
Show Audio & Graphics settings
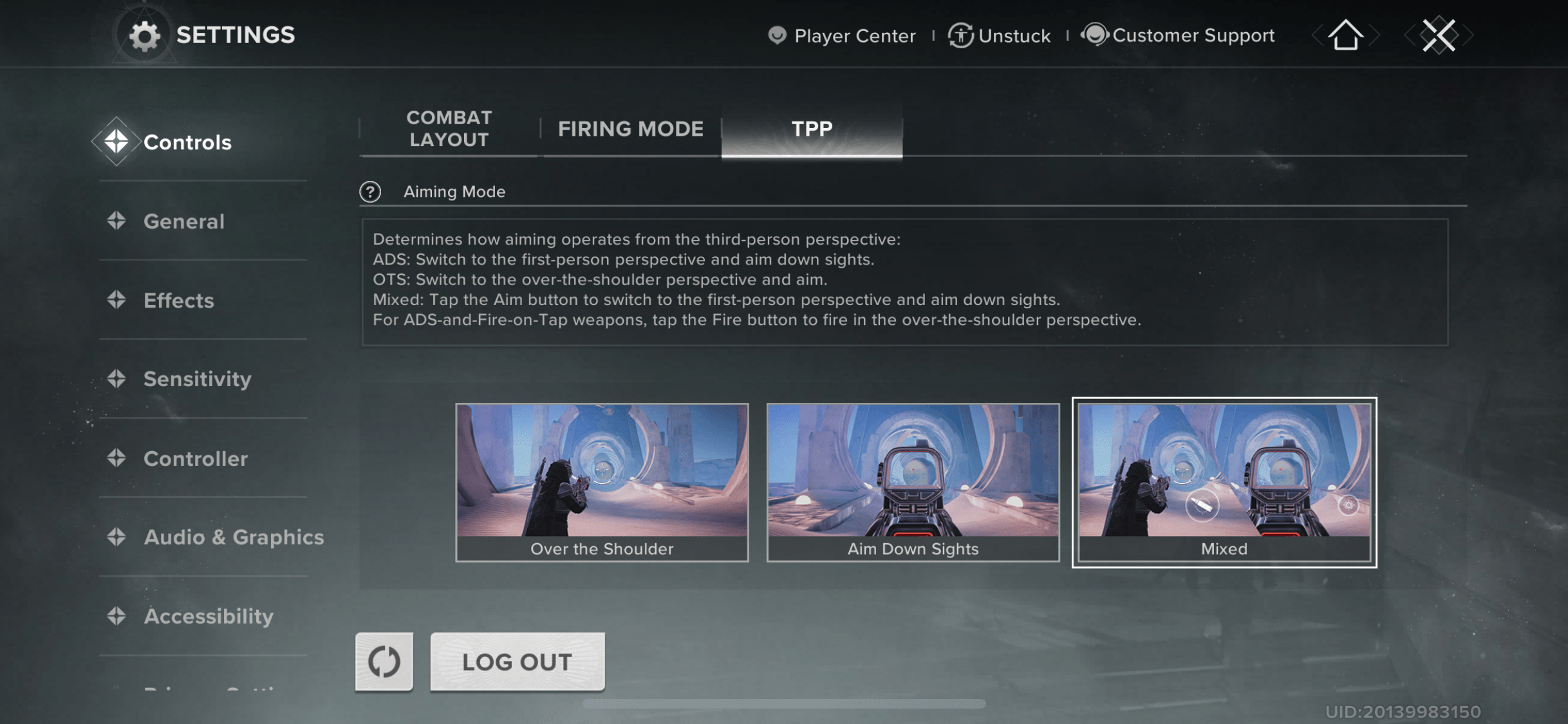coord(233,537)
